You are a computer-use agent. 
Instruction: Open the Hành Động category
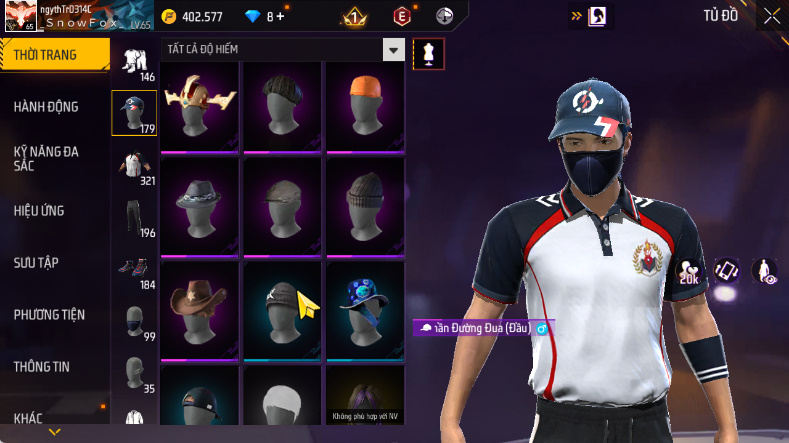(x=46, y=107)
